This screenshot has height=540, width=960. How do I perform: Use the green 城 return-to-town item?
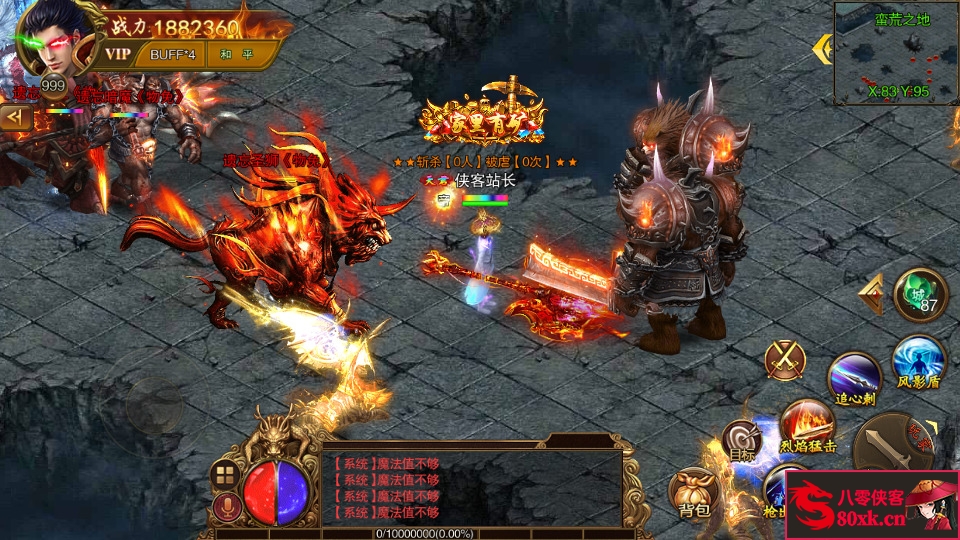(920, 295)
